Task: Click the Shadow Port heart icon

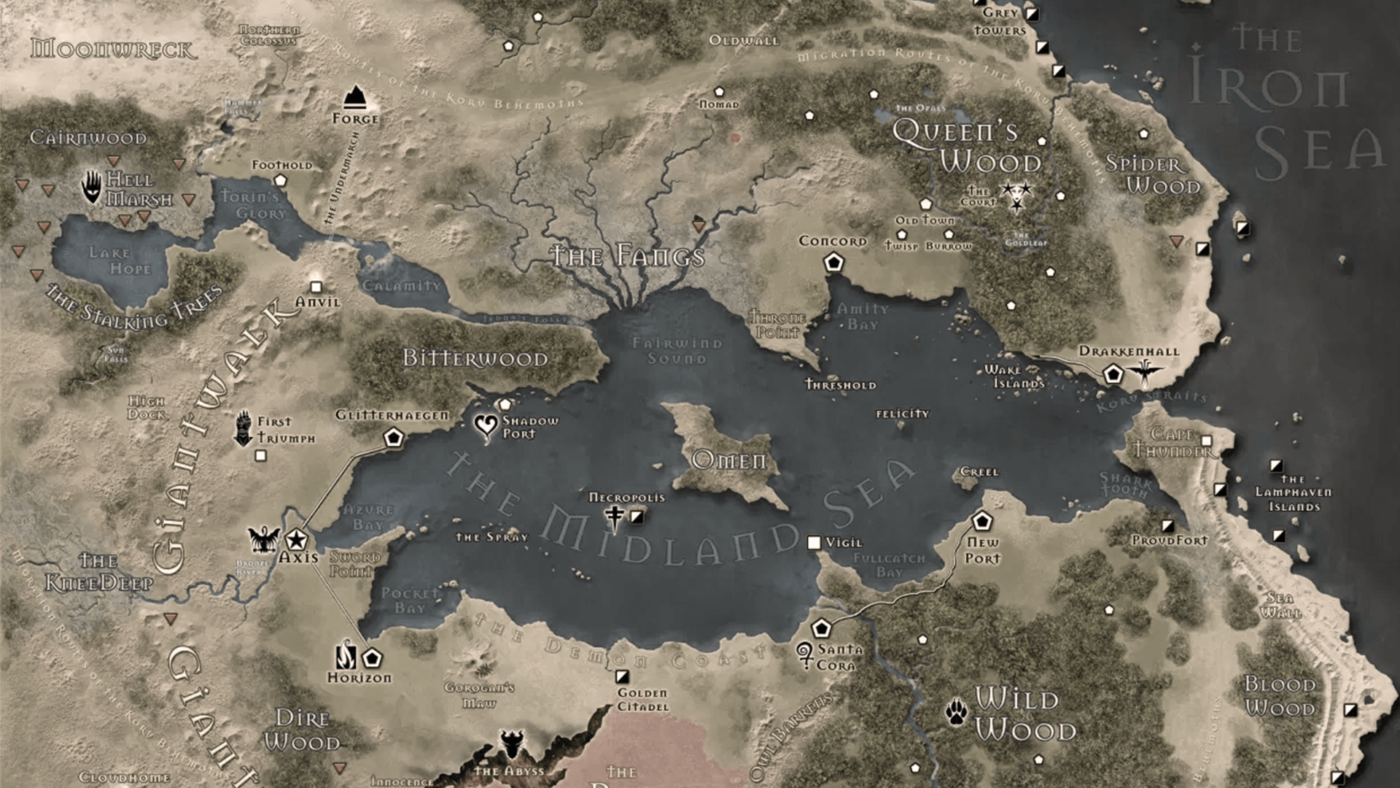Action: [x=485, y=427]
